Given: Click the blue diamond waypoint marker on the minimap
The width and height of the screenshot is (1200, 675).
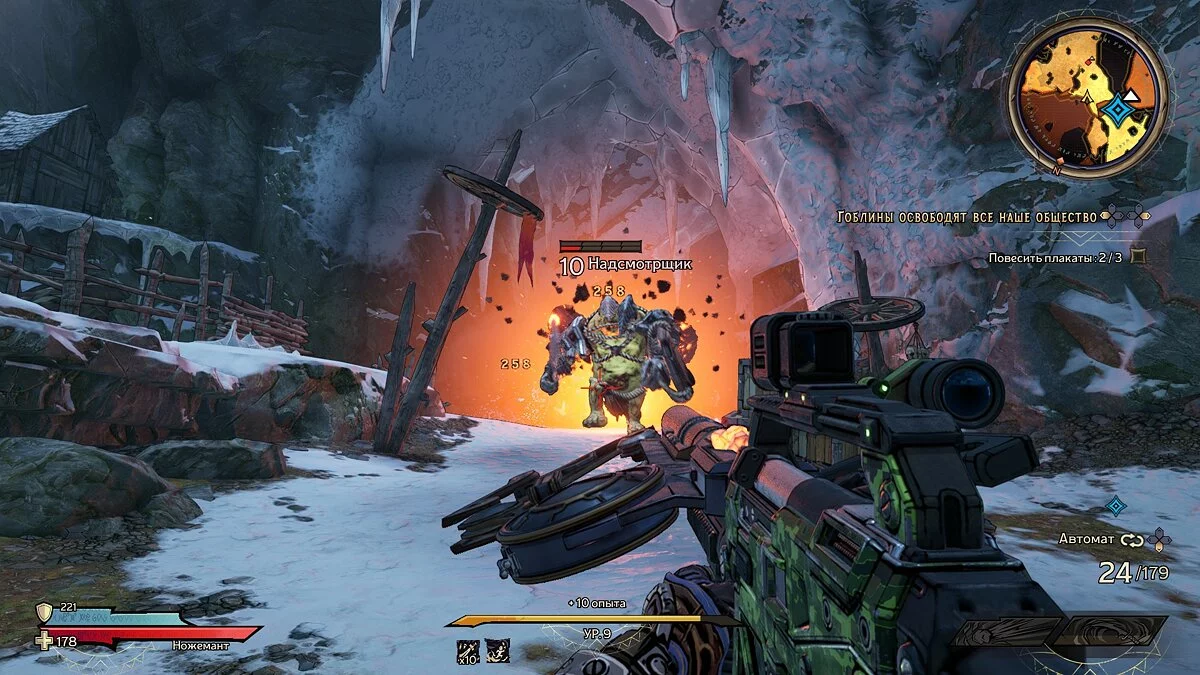Looking at the screenshot, I should click(1115, 110).
